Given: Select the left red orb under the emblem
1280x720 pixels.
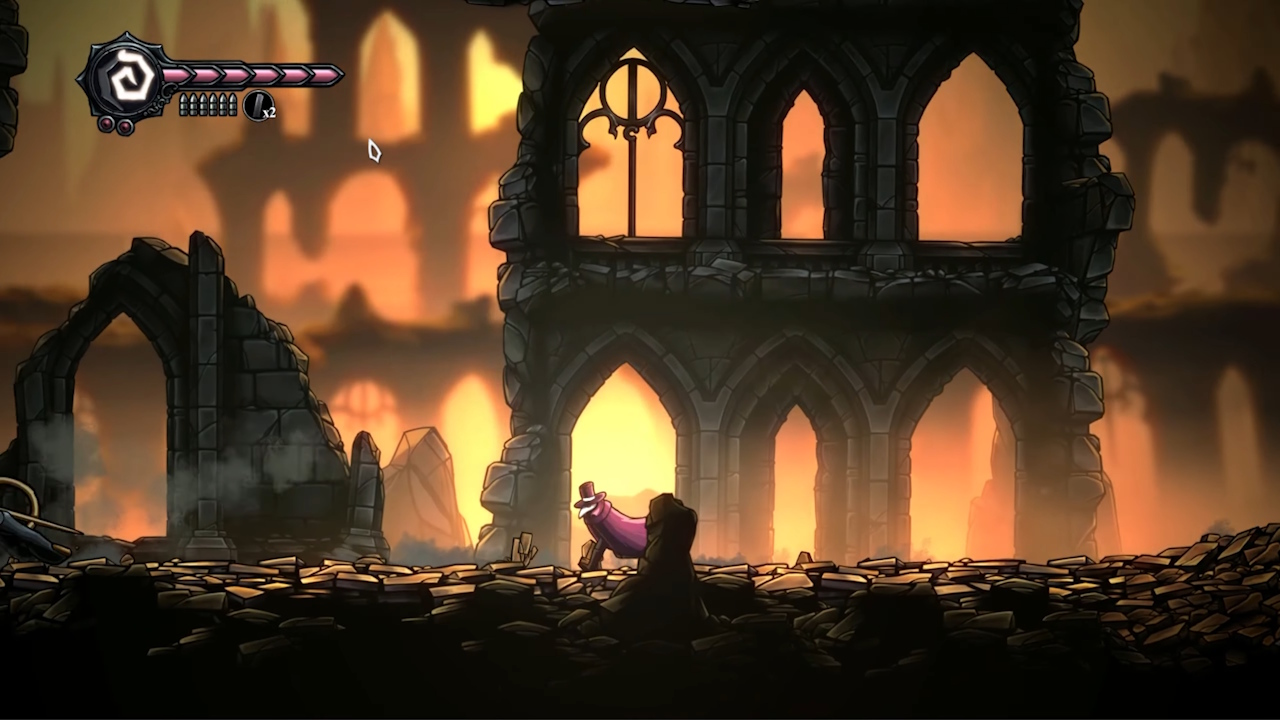Looking at the screenshot, I should (106, 124).
